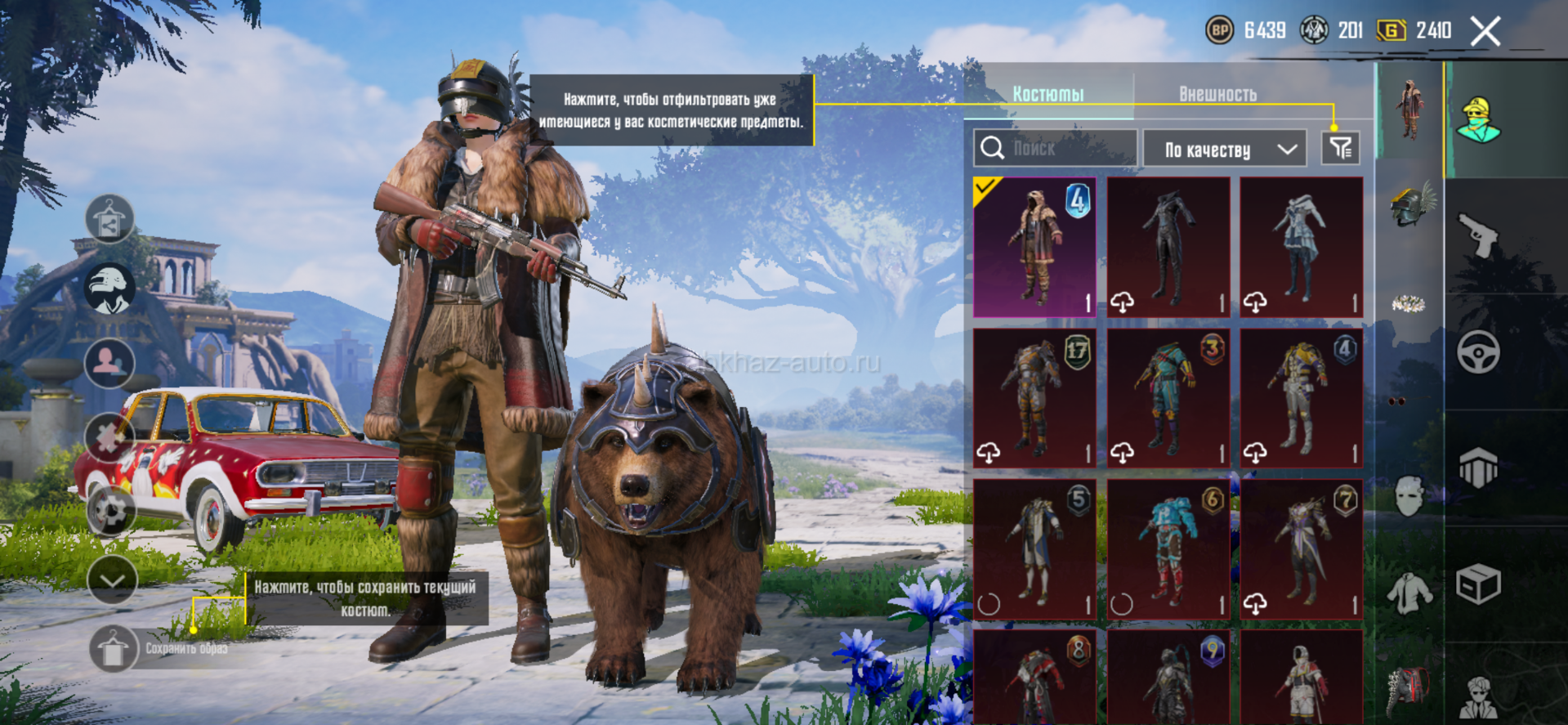Image resolution: width=1568 pixels, height=725 pixels.
Task: Save the current look via Сохранить образ
Action: (x=114, y=649)
